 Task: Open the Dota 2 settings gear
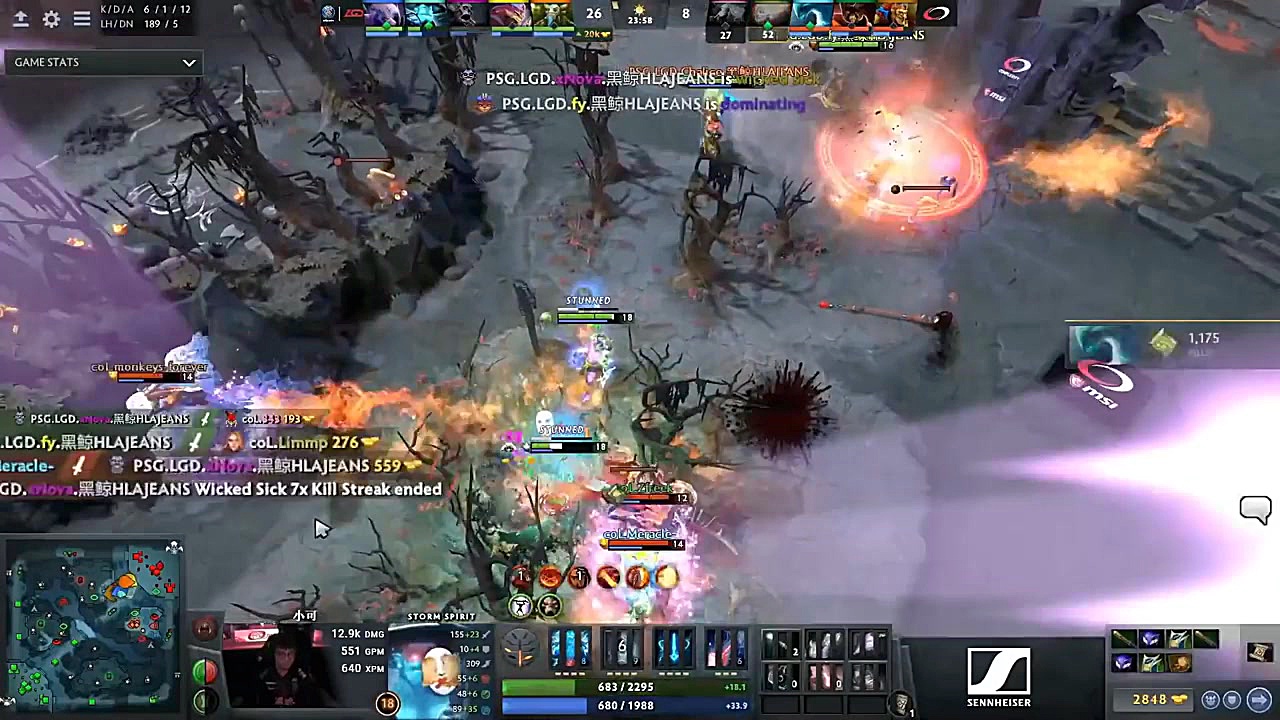(x=51, y=19)
